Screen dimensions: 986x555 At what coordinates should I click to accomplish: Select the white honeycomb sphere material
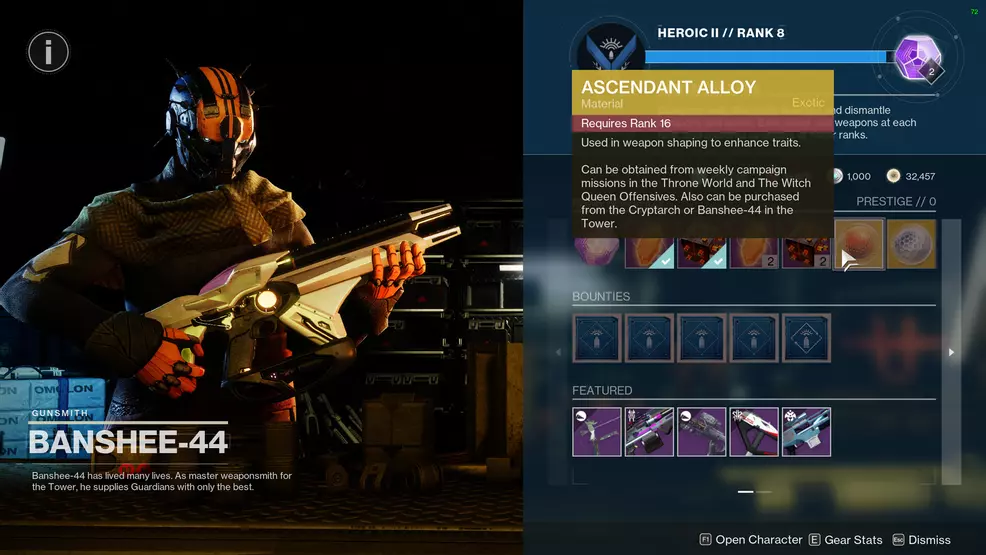[x=911, y=245]
